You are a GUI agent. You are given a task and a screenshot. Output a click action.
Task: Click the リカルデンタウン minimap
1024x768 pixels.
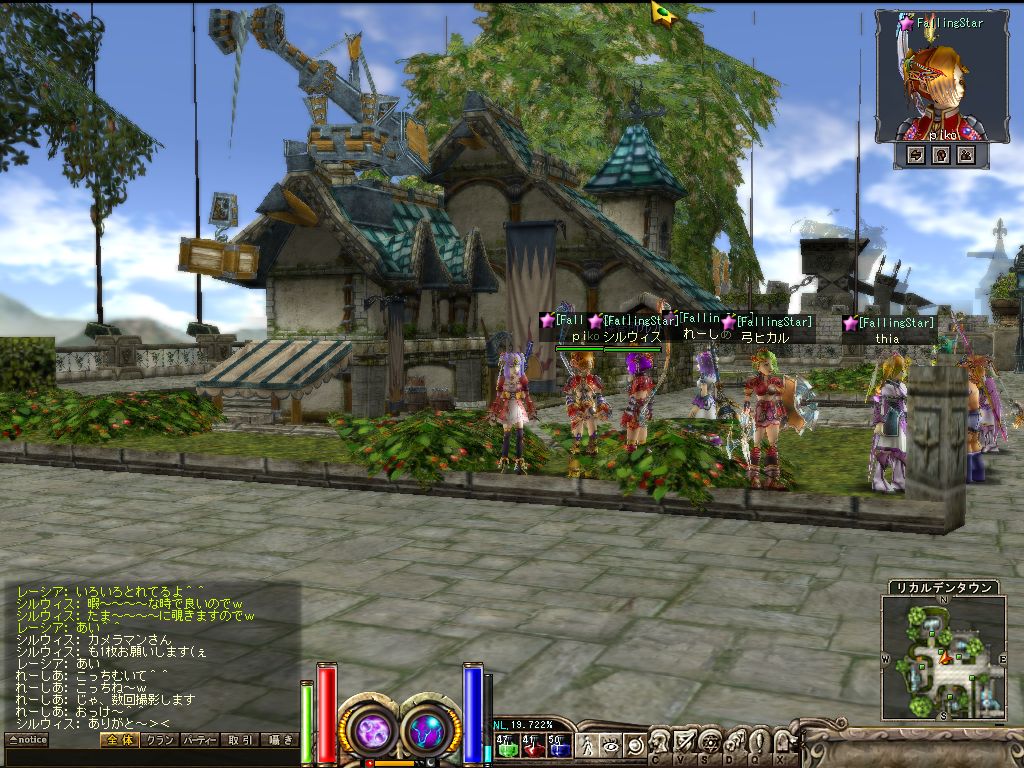(943, 657)
